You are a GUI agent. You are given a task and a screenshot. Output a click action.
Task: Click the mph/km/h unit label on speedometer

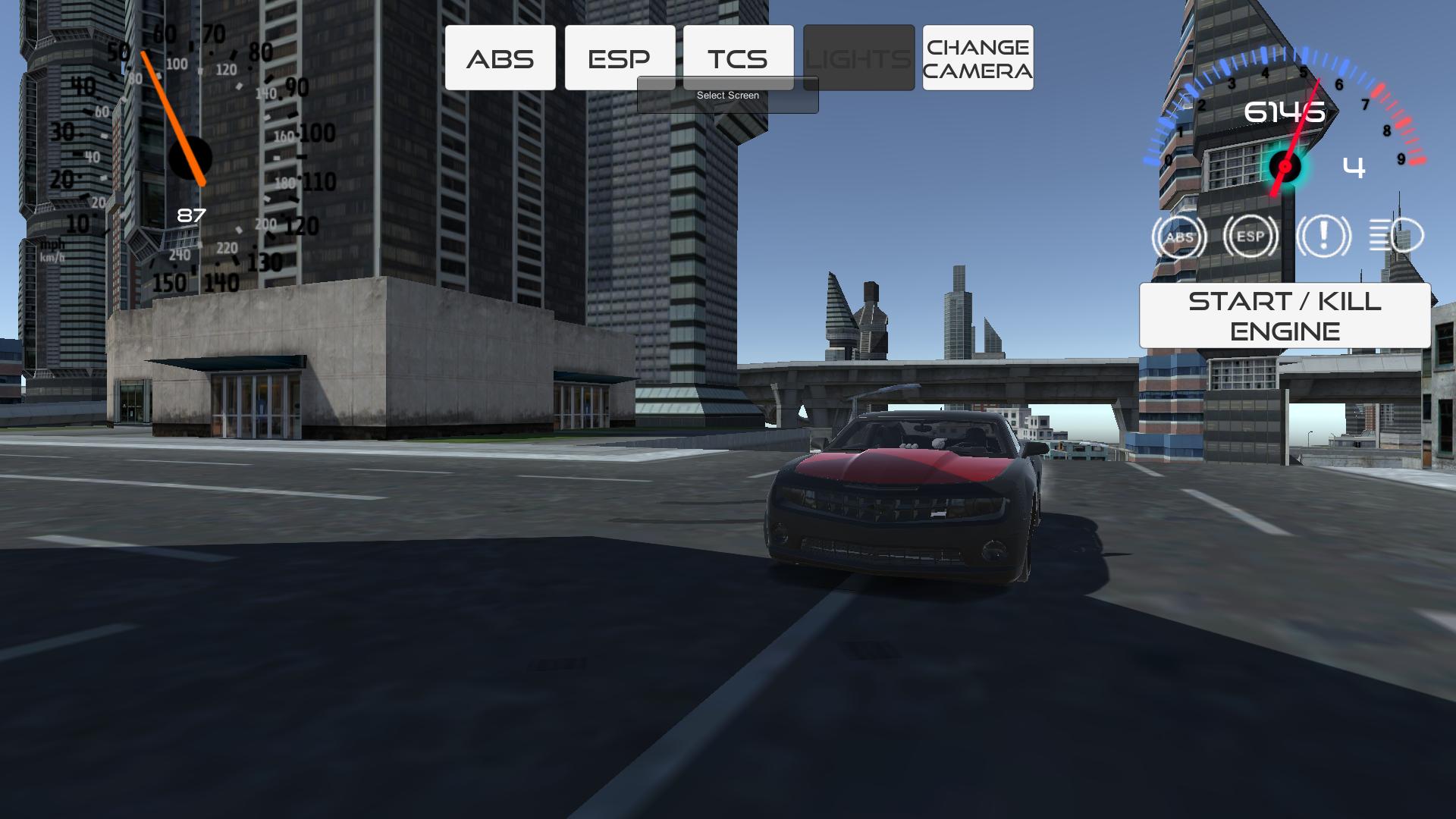click(52, 250)
